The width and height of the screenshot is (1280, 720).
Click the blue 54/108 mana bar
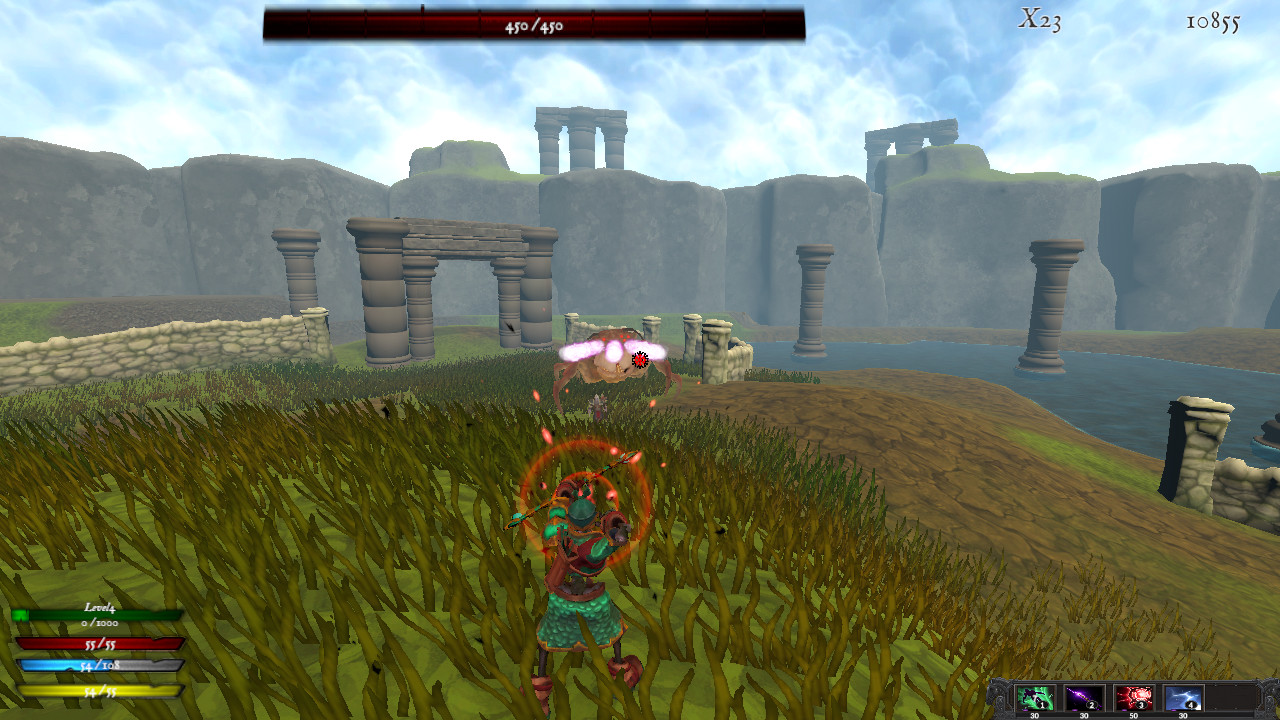coord(100,665)
